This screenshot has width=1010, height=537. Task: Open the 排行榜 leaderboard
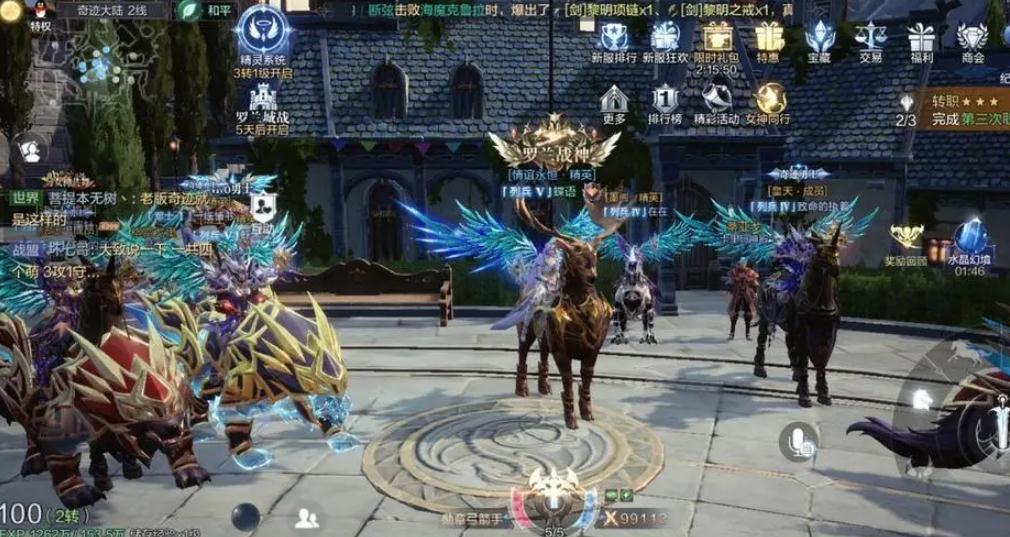(x=665, y=100)
